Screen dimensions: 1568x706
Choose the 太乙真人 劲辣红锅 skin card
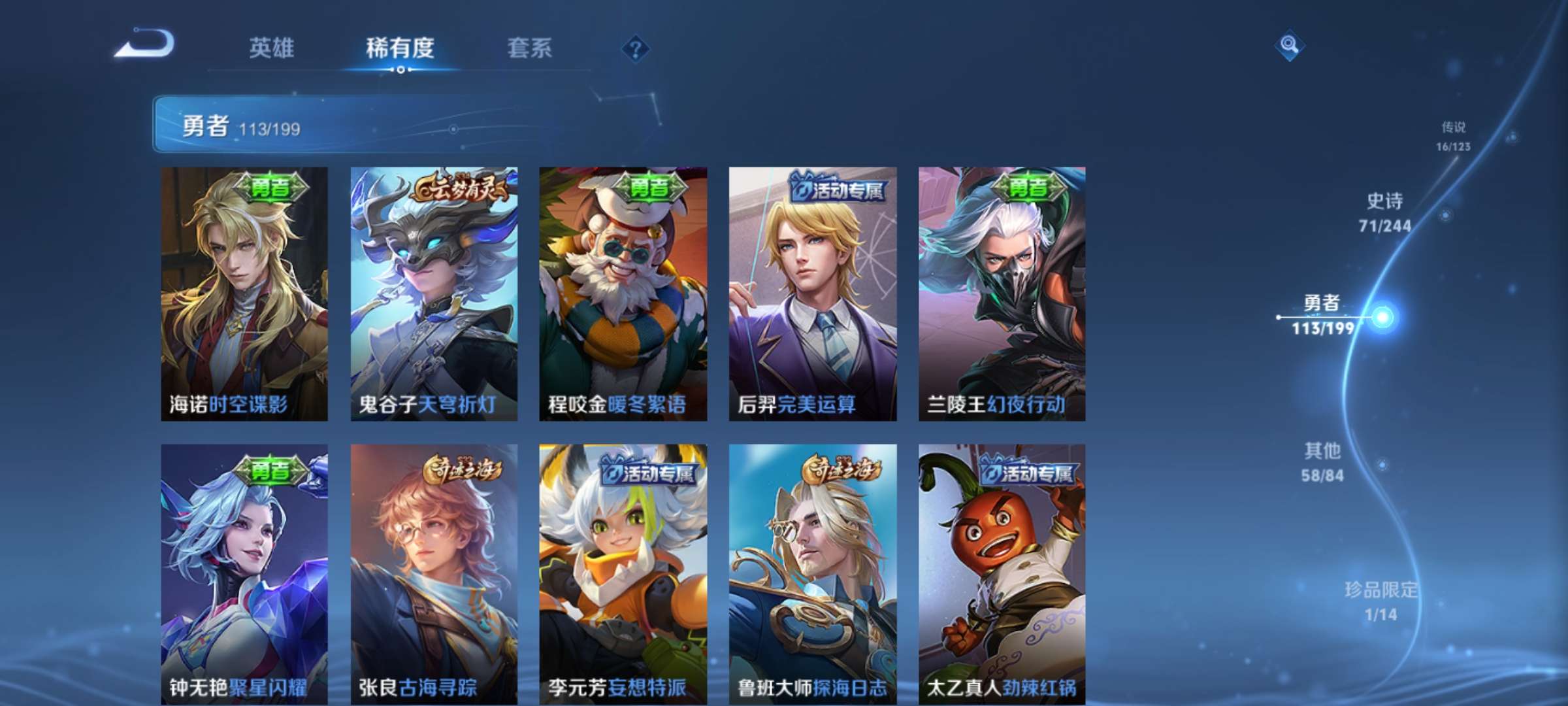1002,574
